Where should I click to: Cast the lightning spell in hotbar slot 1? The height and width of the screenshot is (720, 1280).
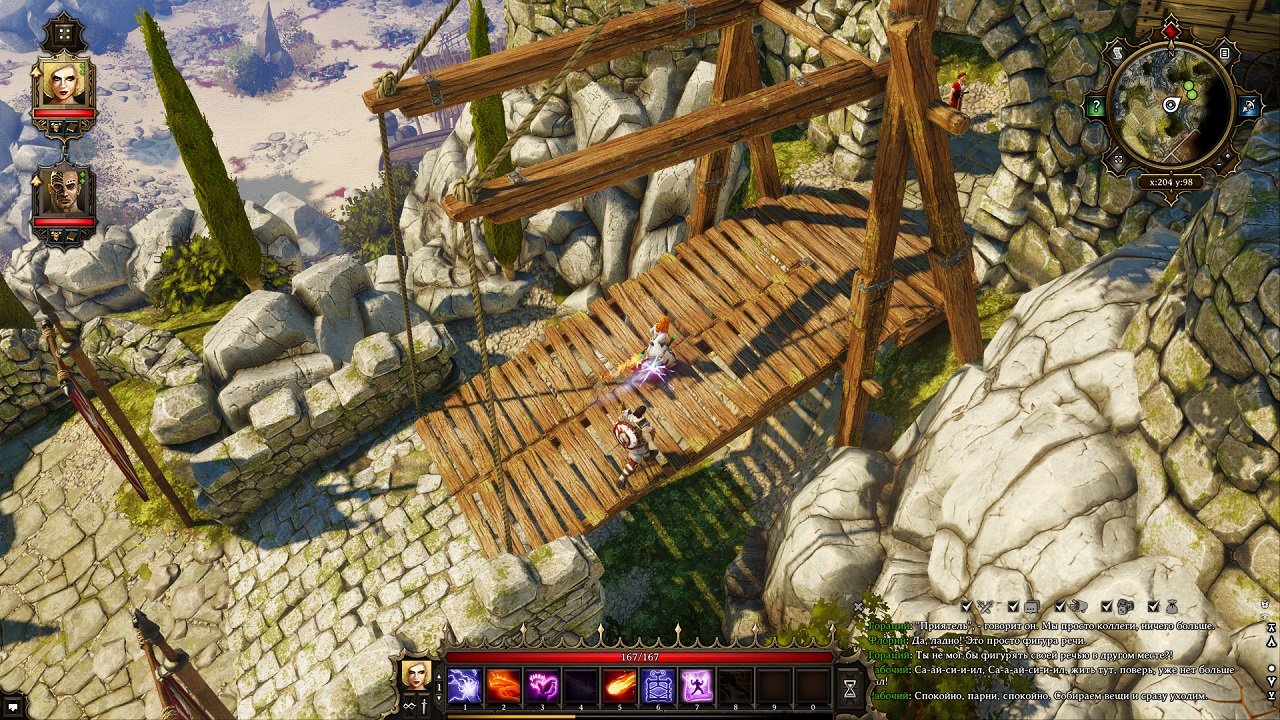(x=463, y=686)
